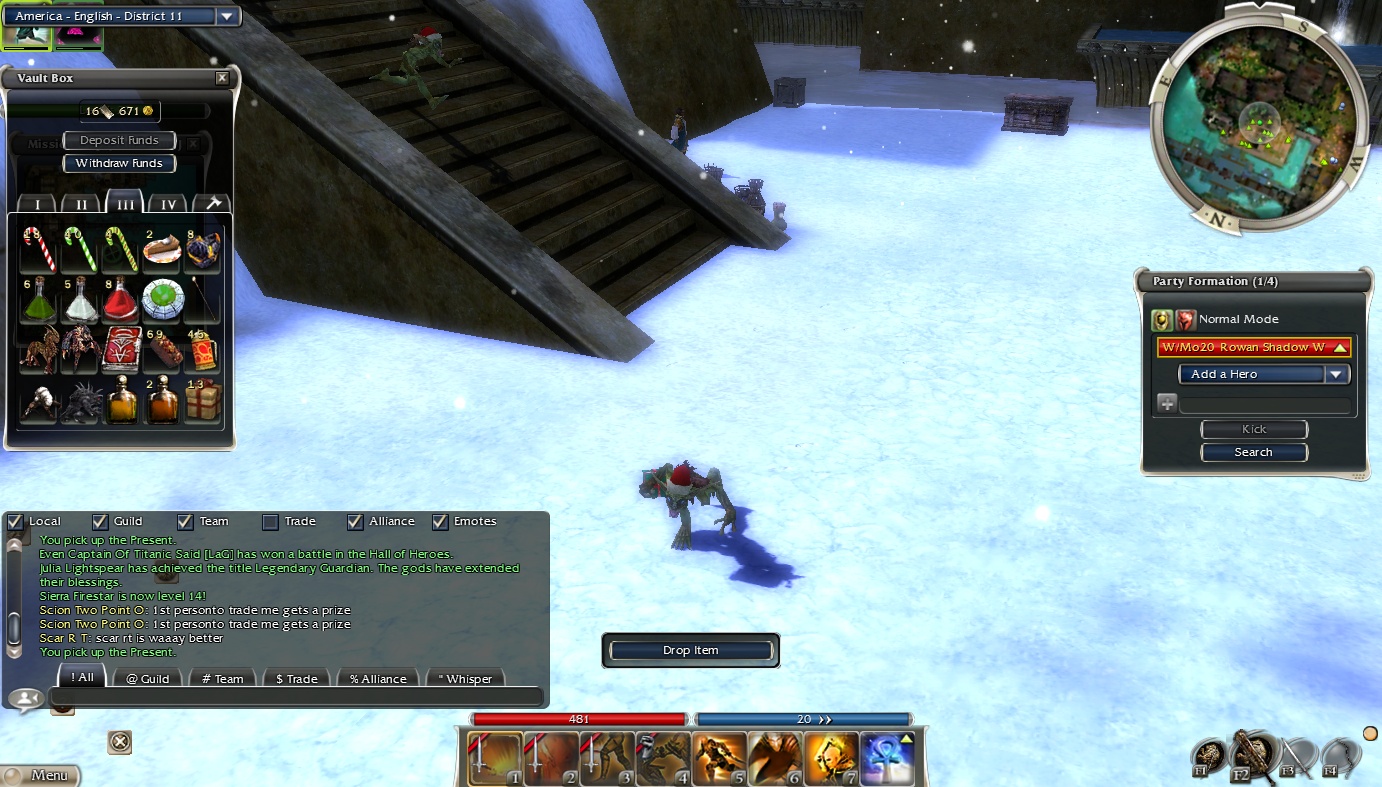Switch to vault tab II
This screenshot has height=787, width=1382.
pos(82,204)
